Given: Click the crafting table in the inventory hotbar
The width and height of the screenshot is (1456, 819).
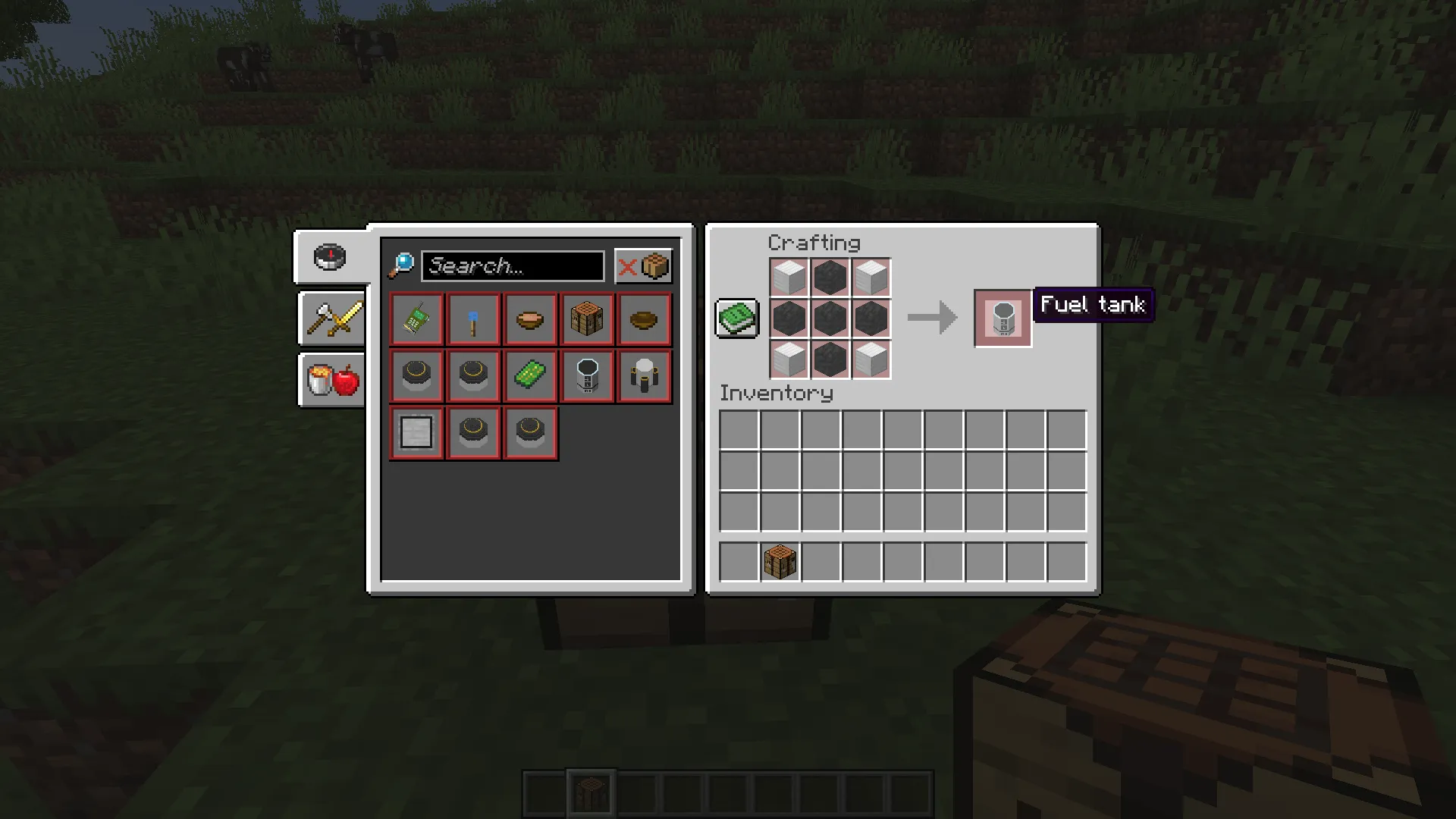Looking at the screenshot, I should [780, 563].
